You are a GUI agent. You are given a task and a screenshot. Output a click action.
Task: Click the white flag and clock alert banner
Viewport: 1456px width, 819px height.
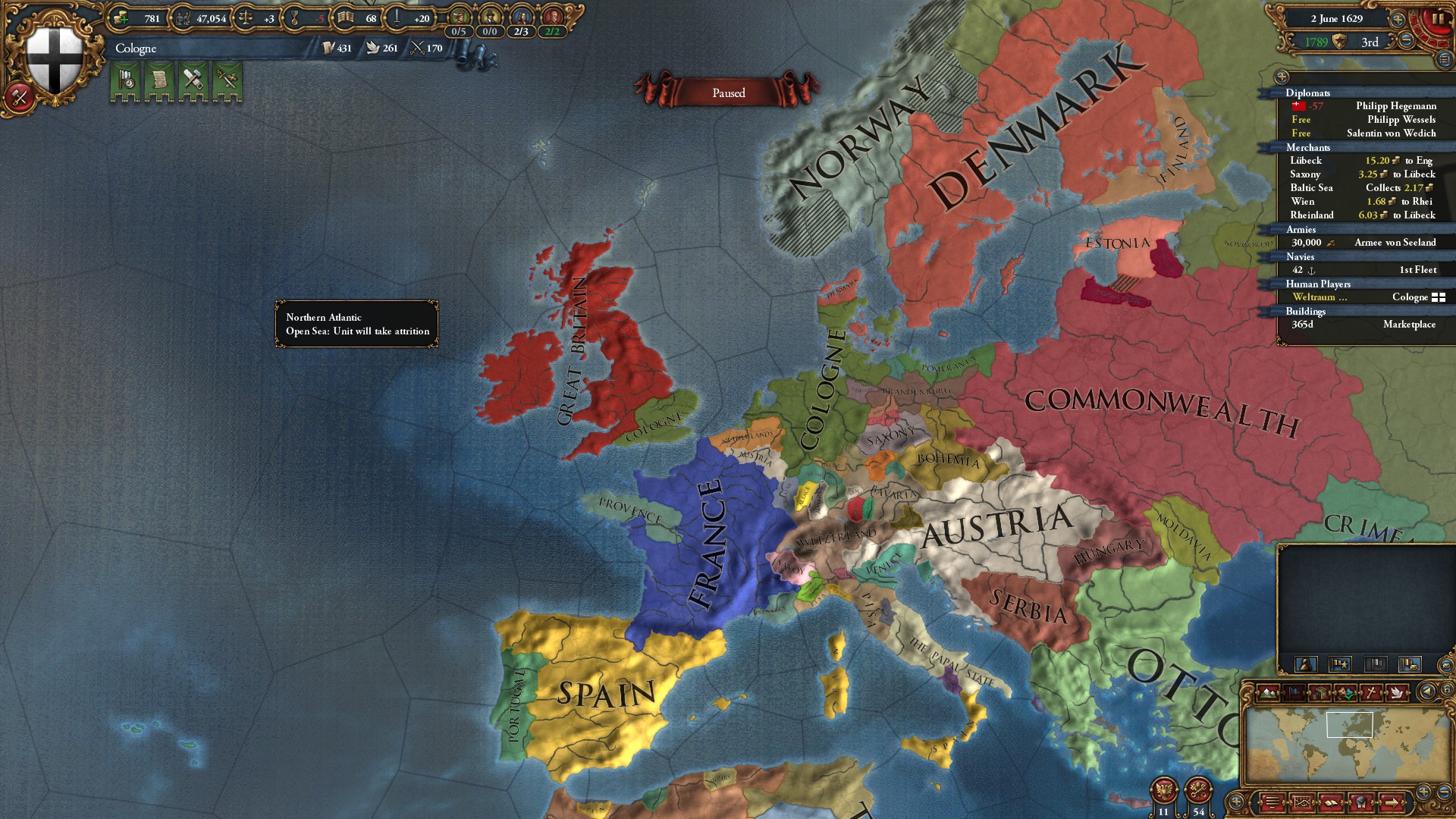(127, 80)
